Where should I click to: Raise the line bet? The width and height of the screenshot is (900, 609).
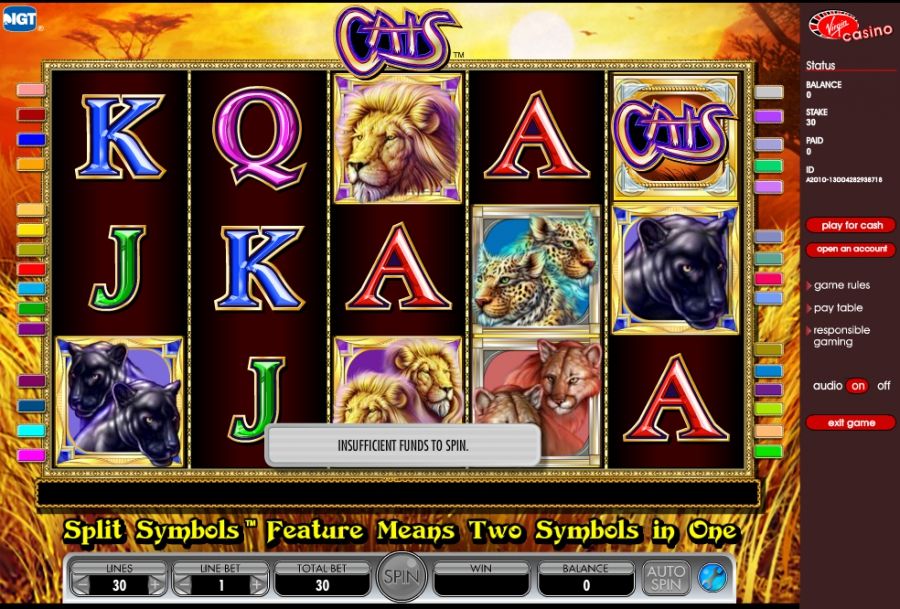pyautogui.click(x=258, y=586)
